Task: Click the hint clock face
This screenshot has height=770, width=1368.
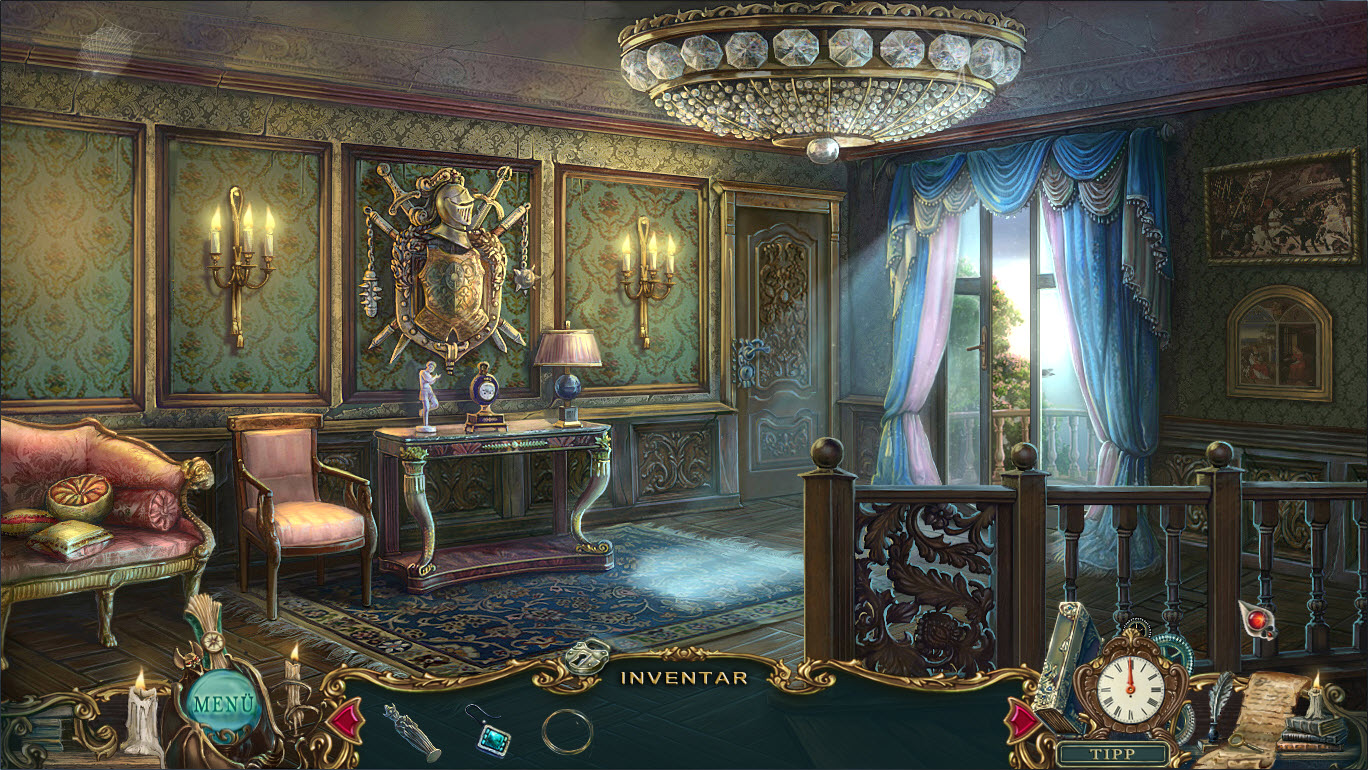Action: tap(1130, 687)
